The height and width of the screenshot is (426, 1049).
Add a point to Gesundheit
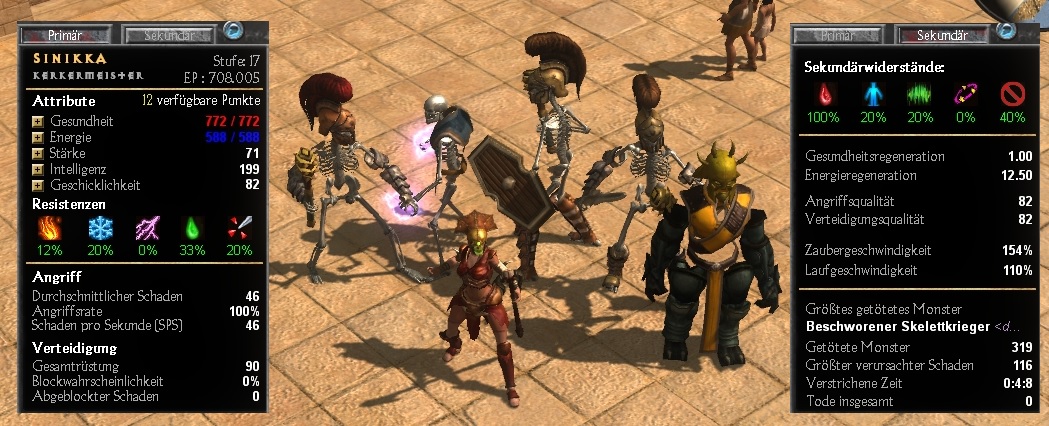click(x=38, y=121)
